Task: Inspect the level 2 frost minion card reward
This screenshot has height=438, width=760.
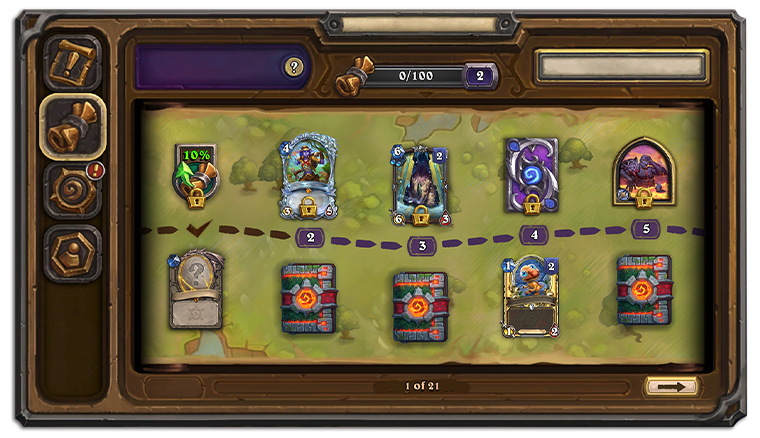Action: pos(310,177)
